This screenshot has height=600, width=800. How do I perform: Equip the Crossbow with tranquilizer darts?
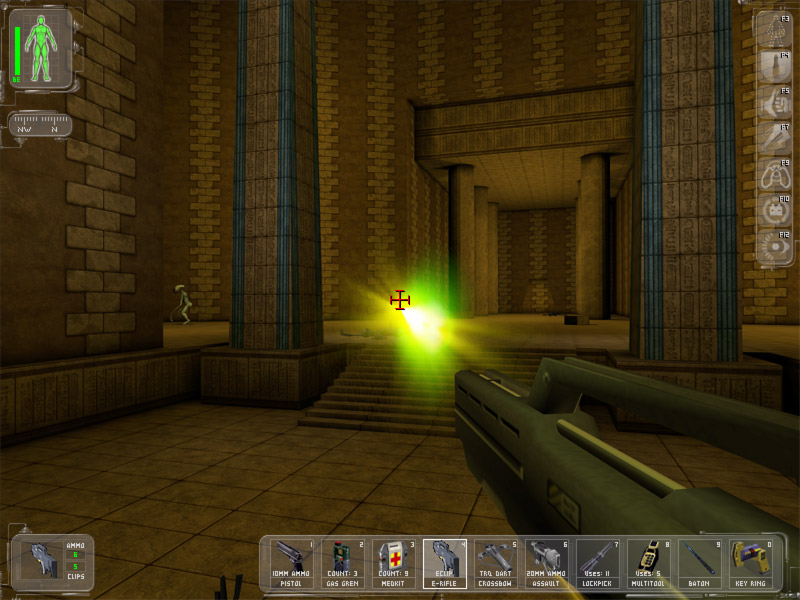(496, 564)
